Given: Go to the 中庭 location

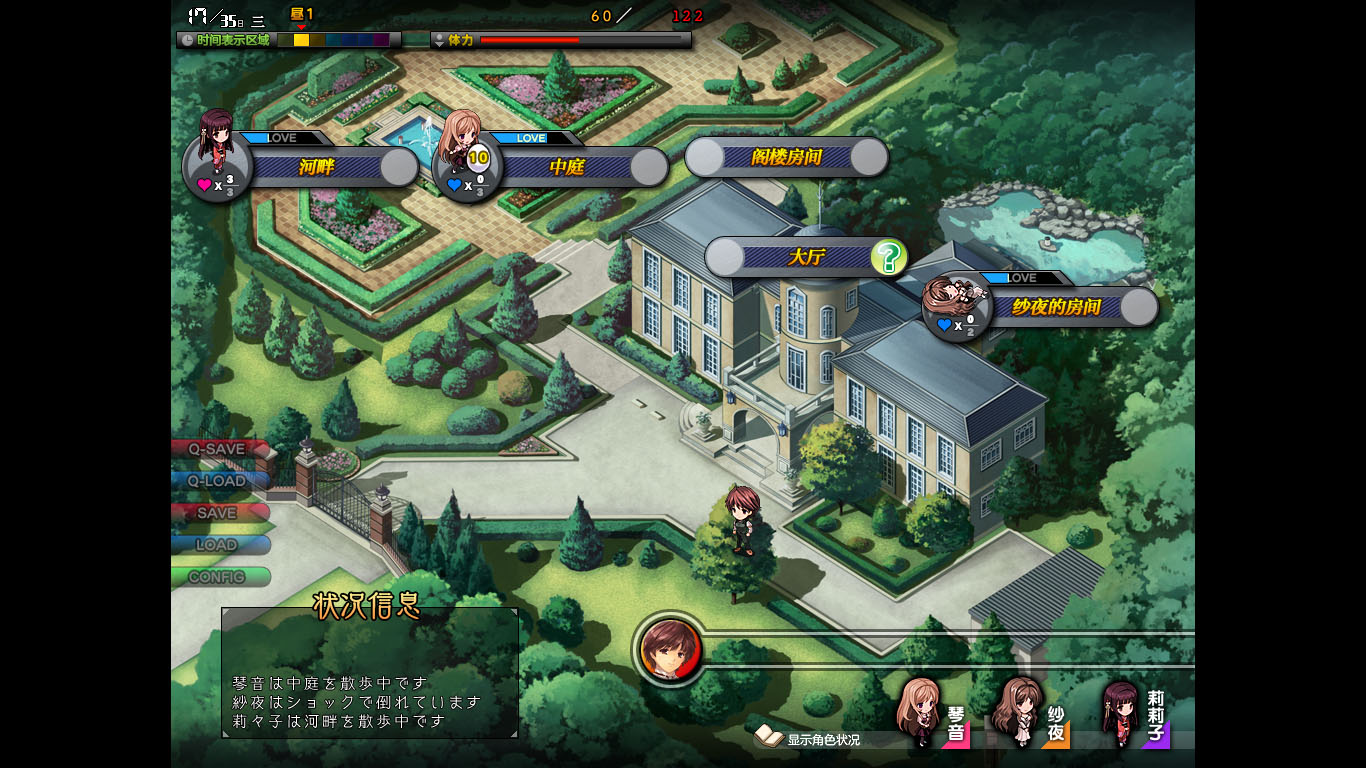Looking at the screenshot, I should [x=567, y=167].
